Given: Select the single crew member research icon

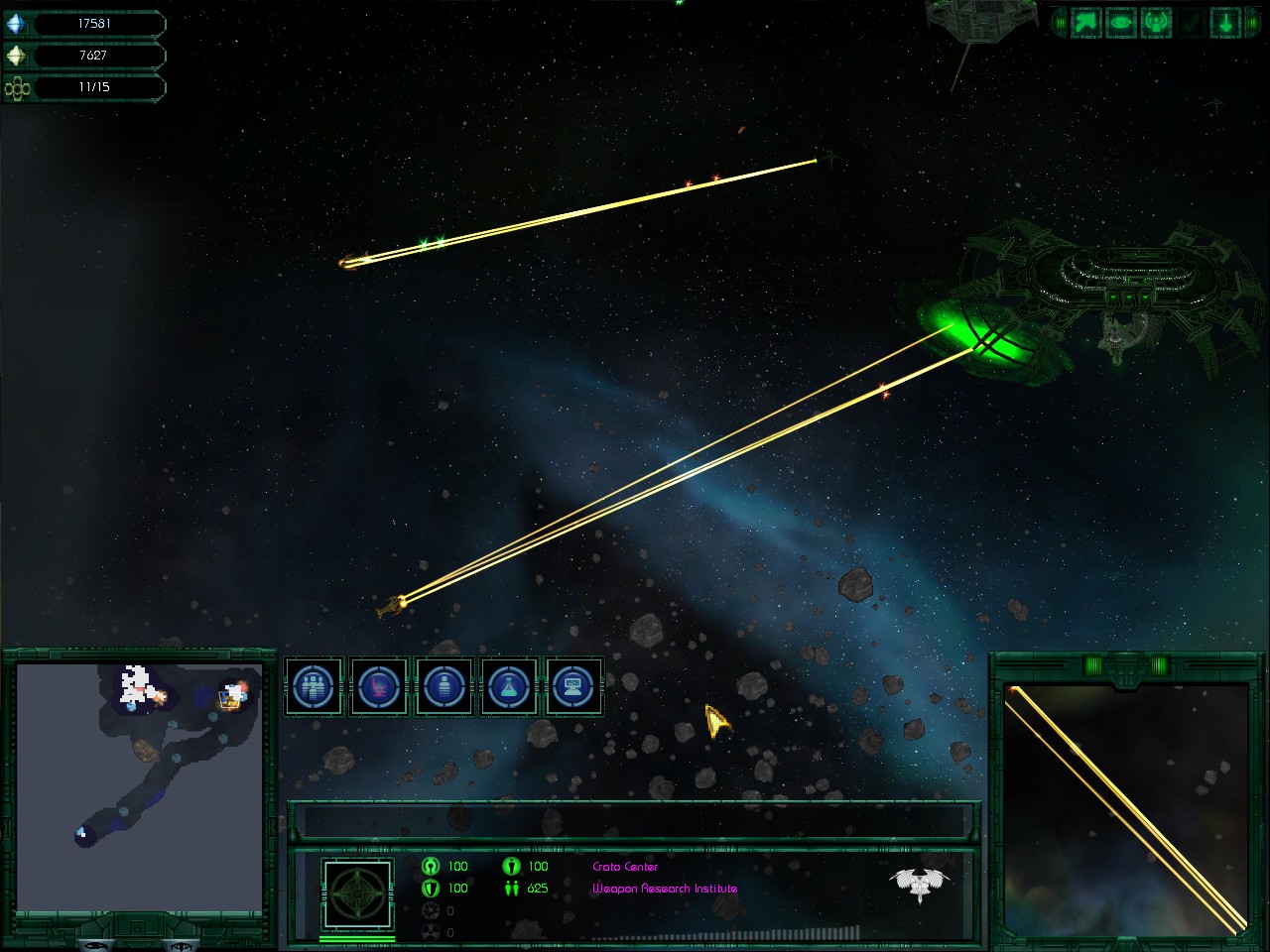Looking at the screenshot, I should (x=444, y=686).
